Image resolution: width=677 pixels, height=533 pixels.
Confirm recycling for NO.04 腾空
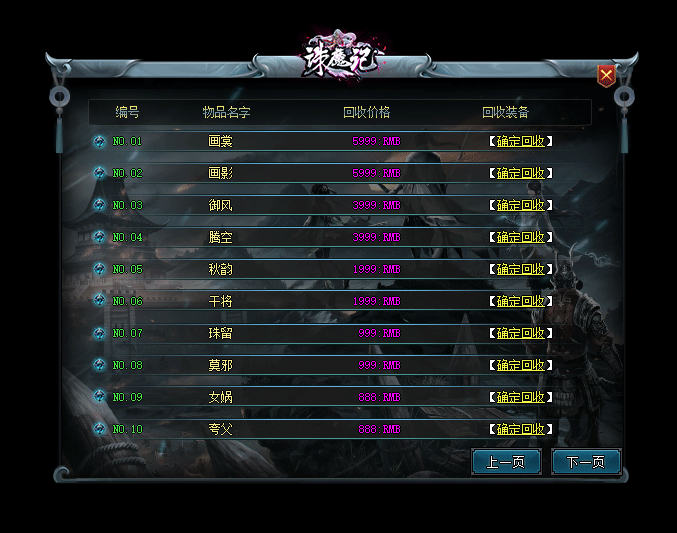(x=520, y=237)
